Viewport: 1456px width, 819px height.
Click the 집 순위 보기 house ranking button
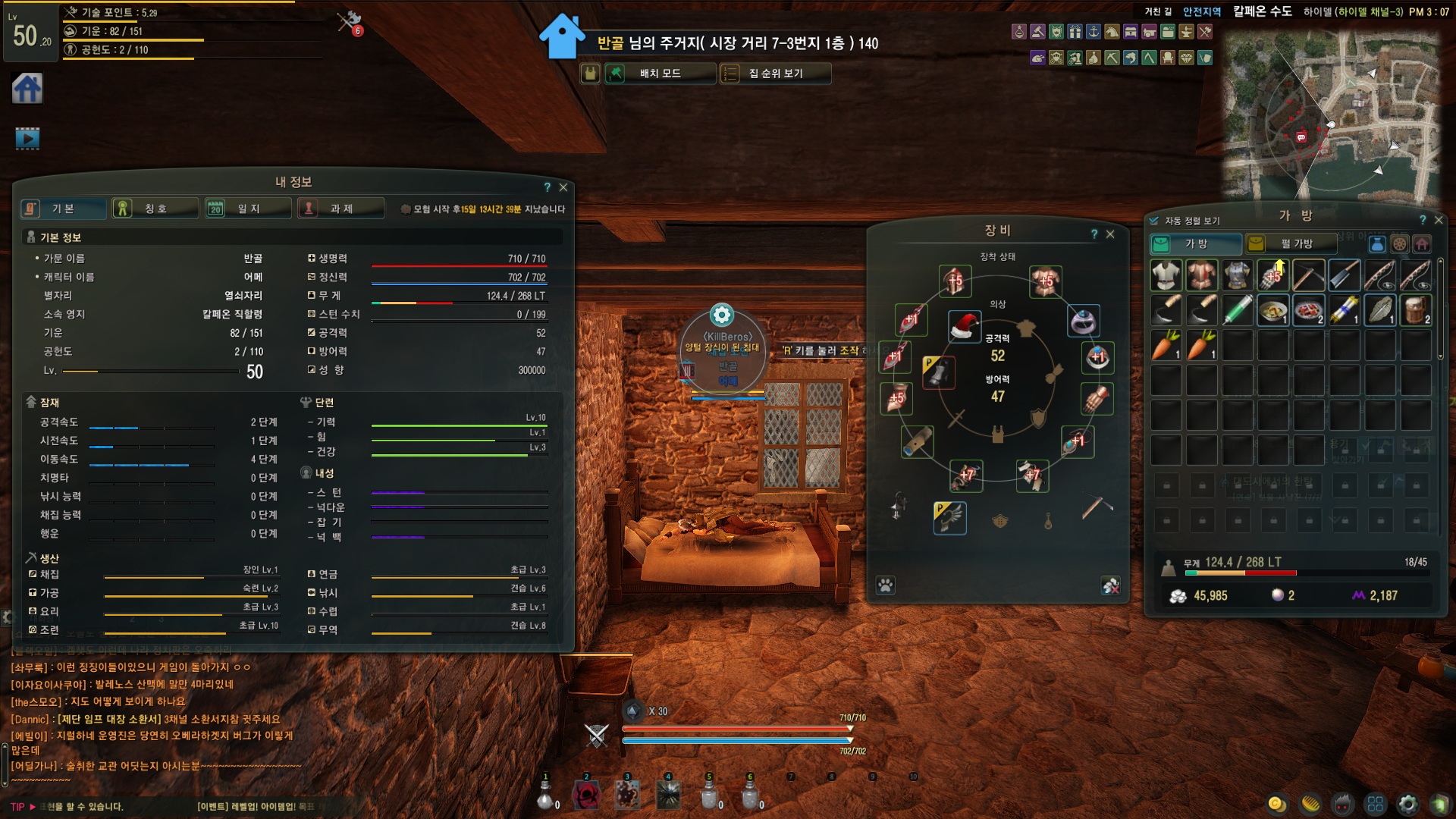pyautogui.click(x=775, y=74)
